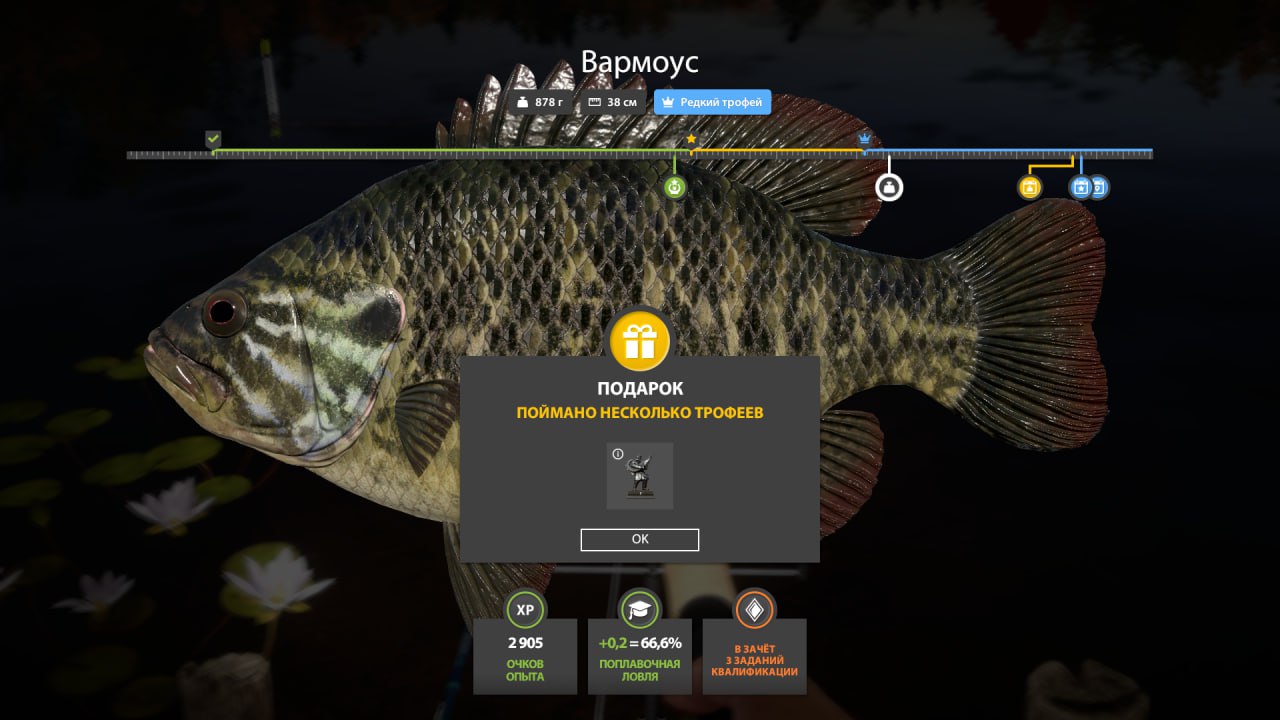This screenshot has width=1280, height=720.
Task: Confirm the gift with the OK button
Action: [640, 539]
